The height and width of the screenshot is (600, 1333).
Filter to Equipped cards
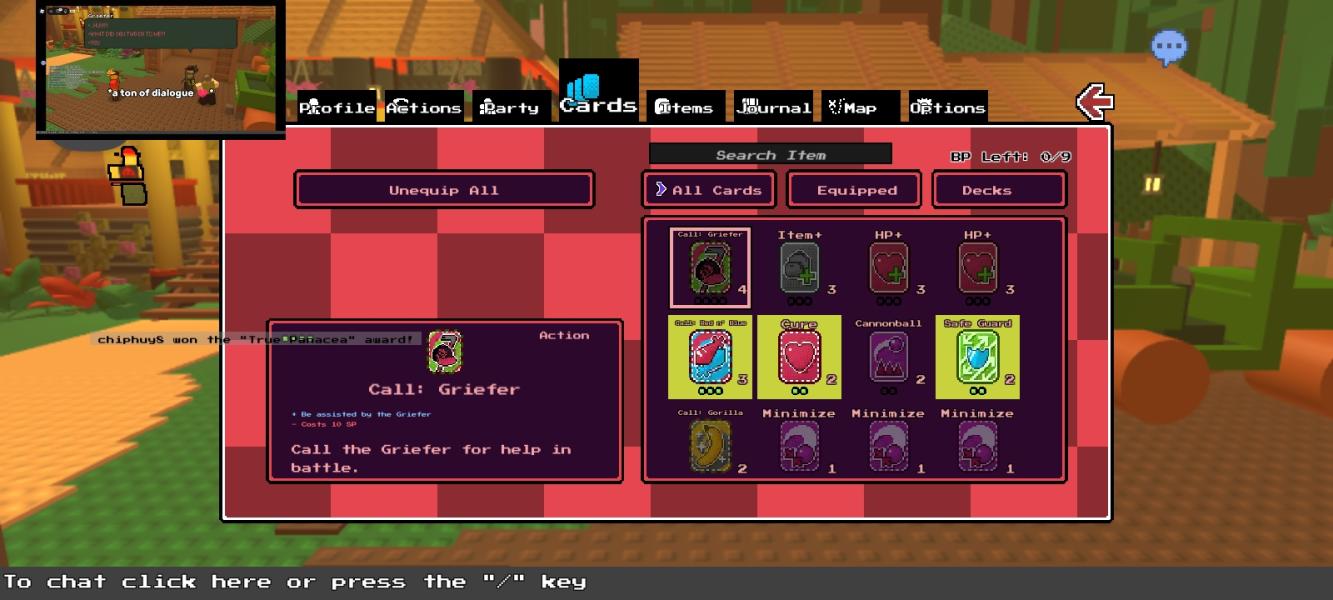857,190
